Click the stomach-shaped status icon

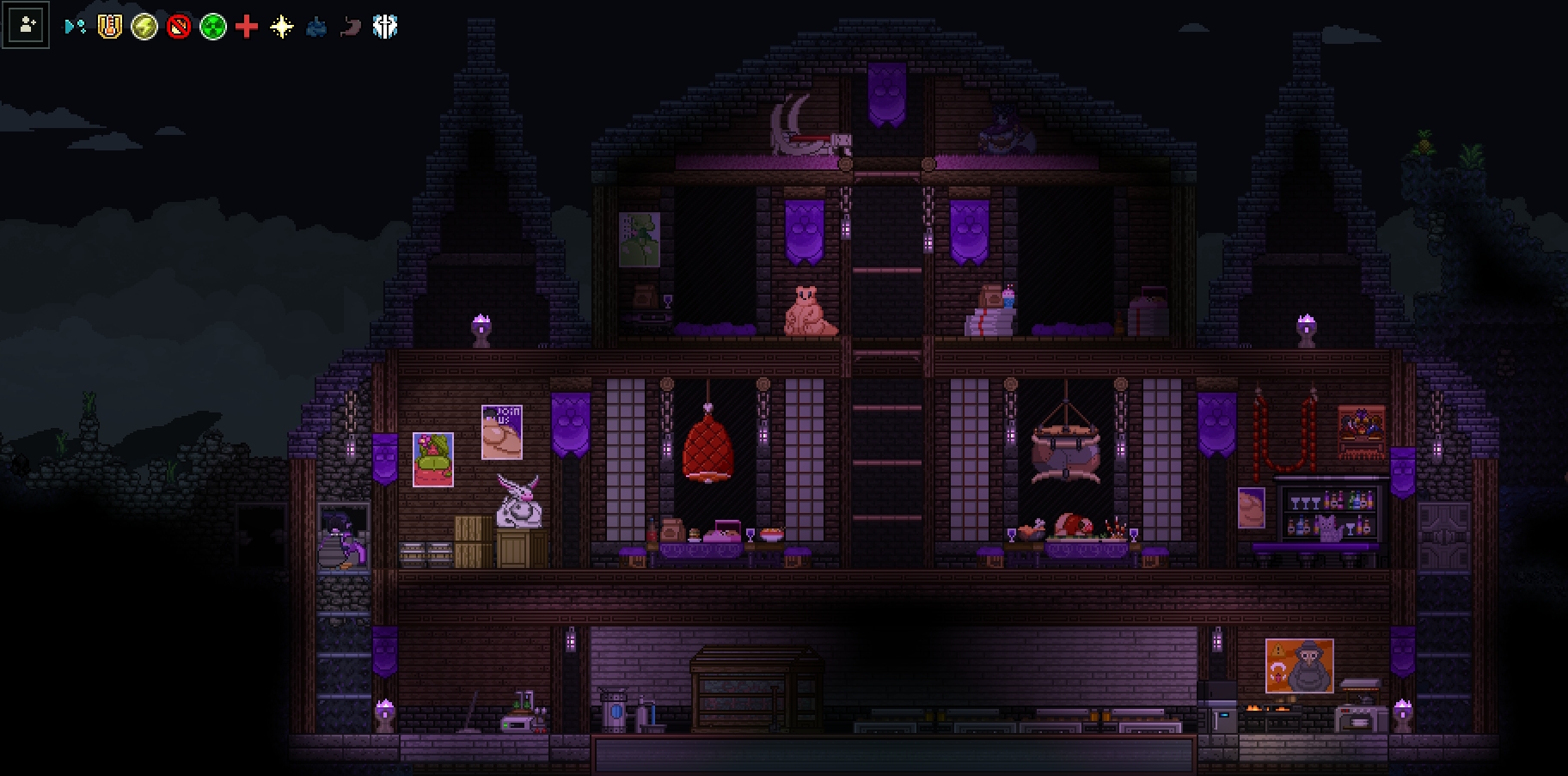coord(350,27)
